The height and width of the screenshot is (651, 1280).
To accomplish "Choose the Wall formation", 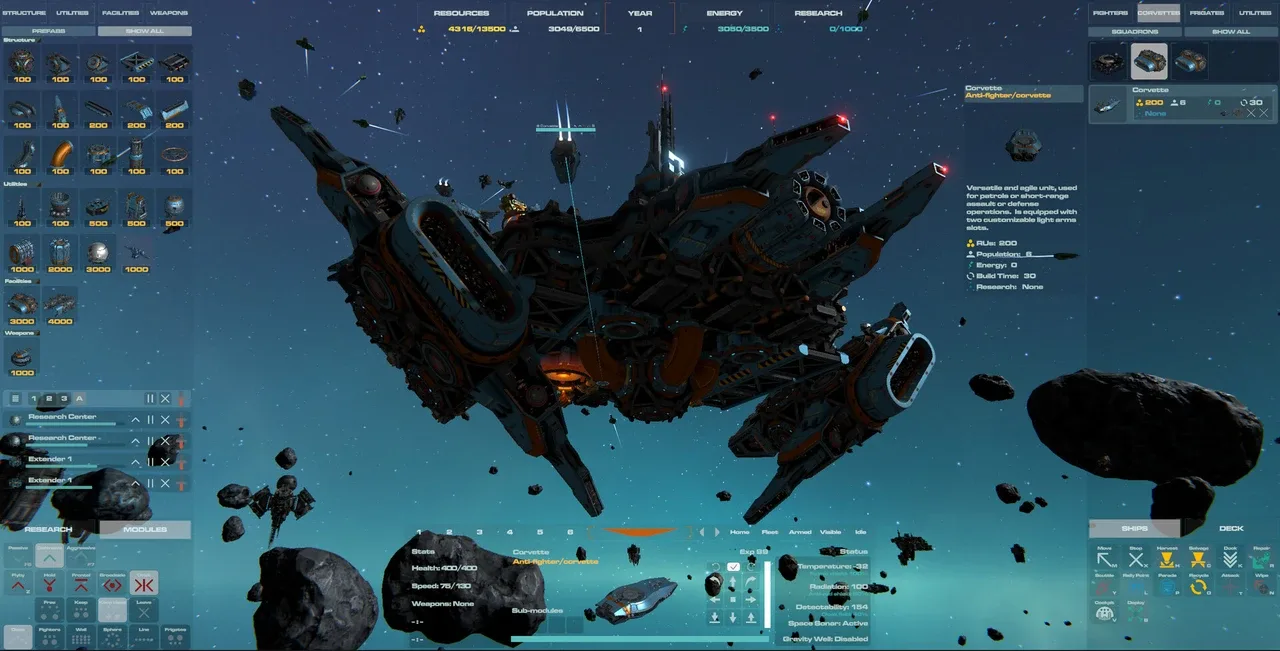I will [x=81, y=636].
